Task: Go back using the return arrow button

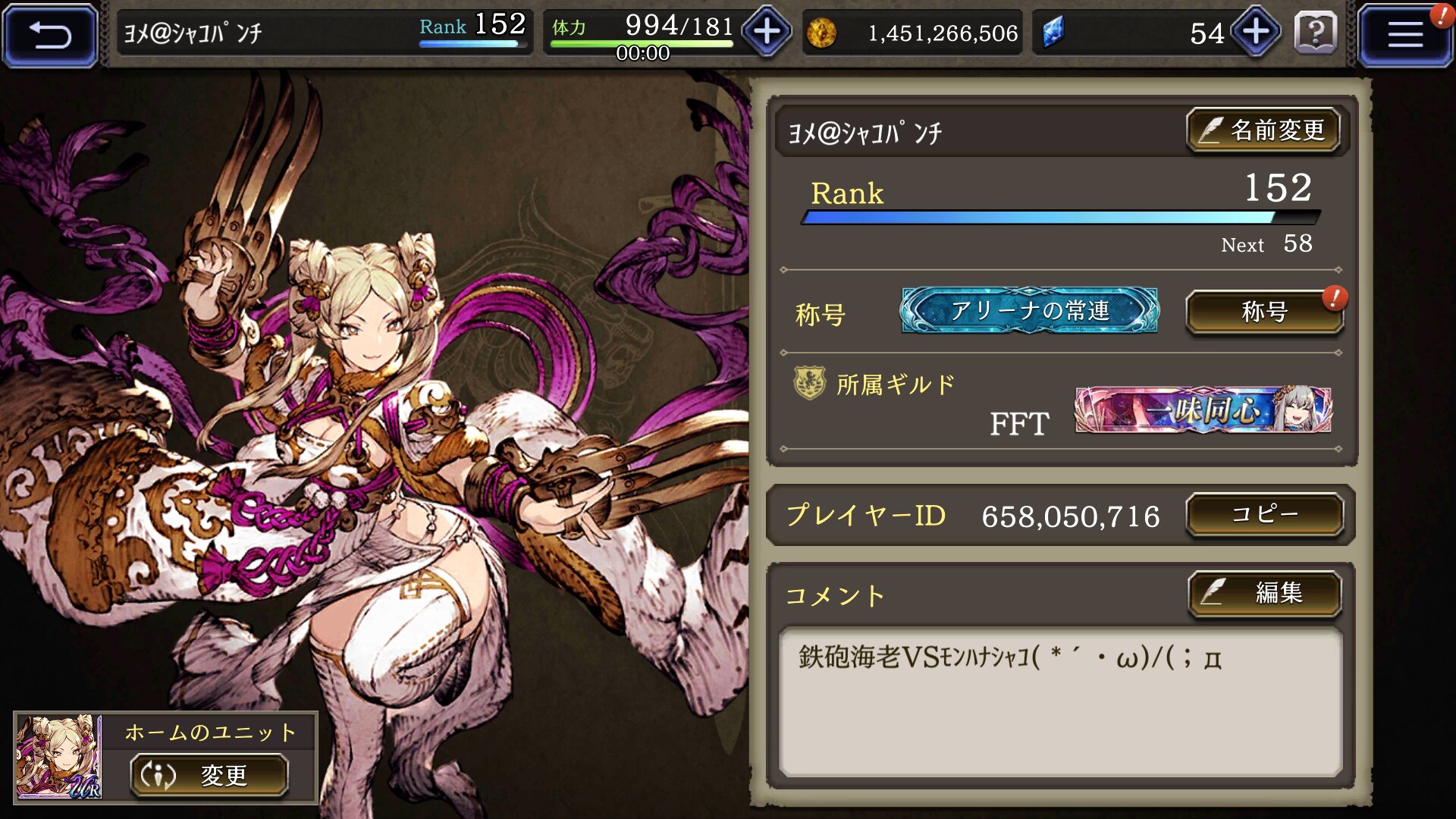Action: [50, 35]
